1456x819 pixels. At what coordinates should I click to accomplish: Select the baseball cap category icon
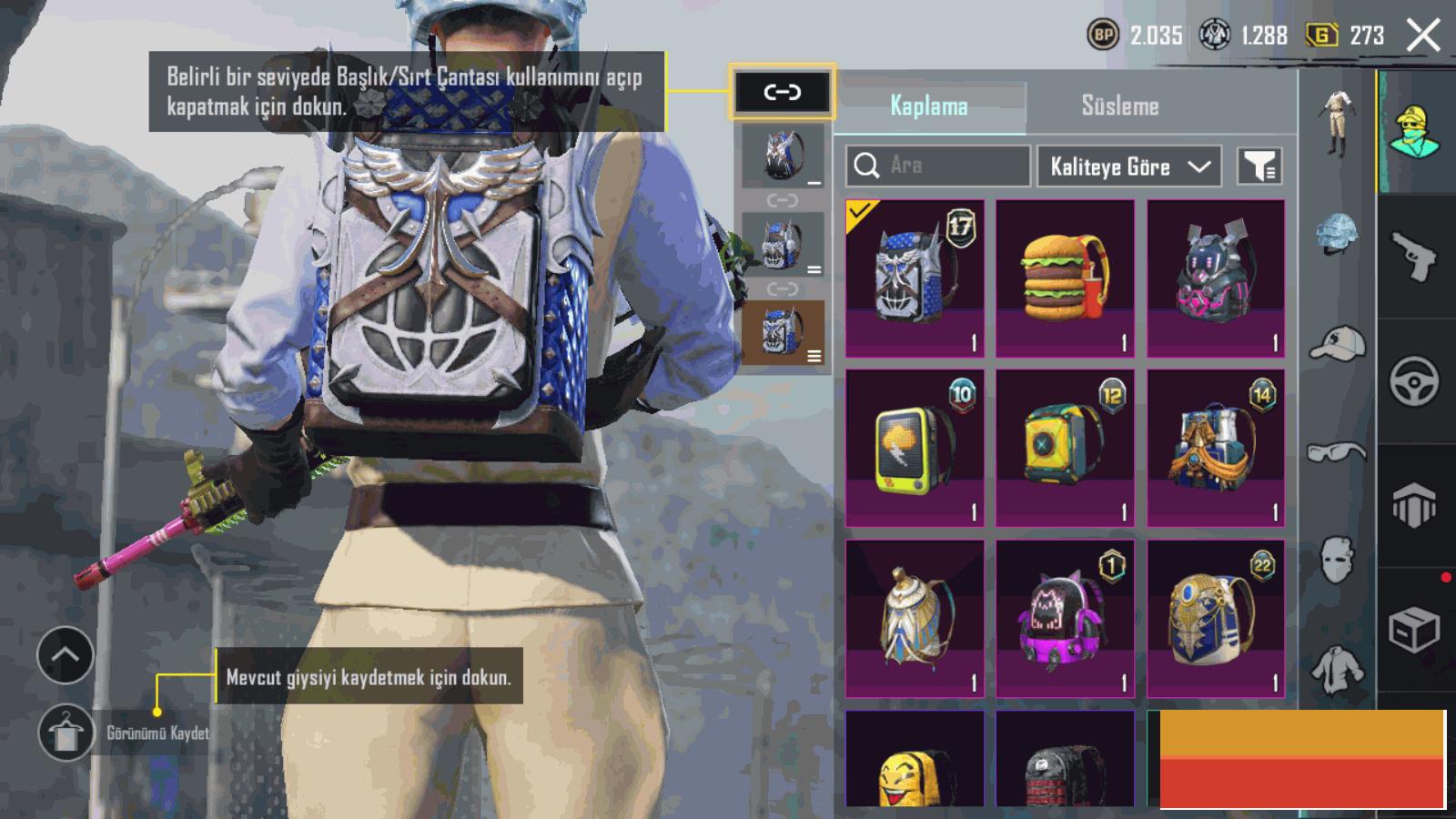(x=1338, y=344)
